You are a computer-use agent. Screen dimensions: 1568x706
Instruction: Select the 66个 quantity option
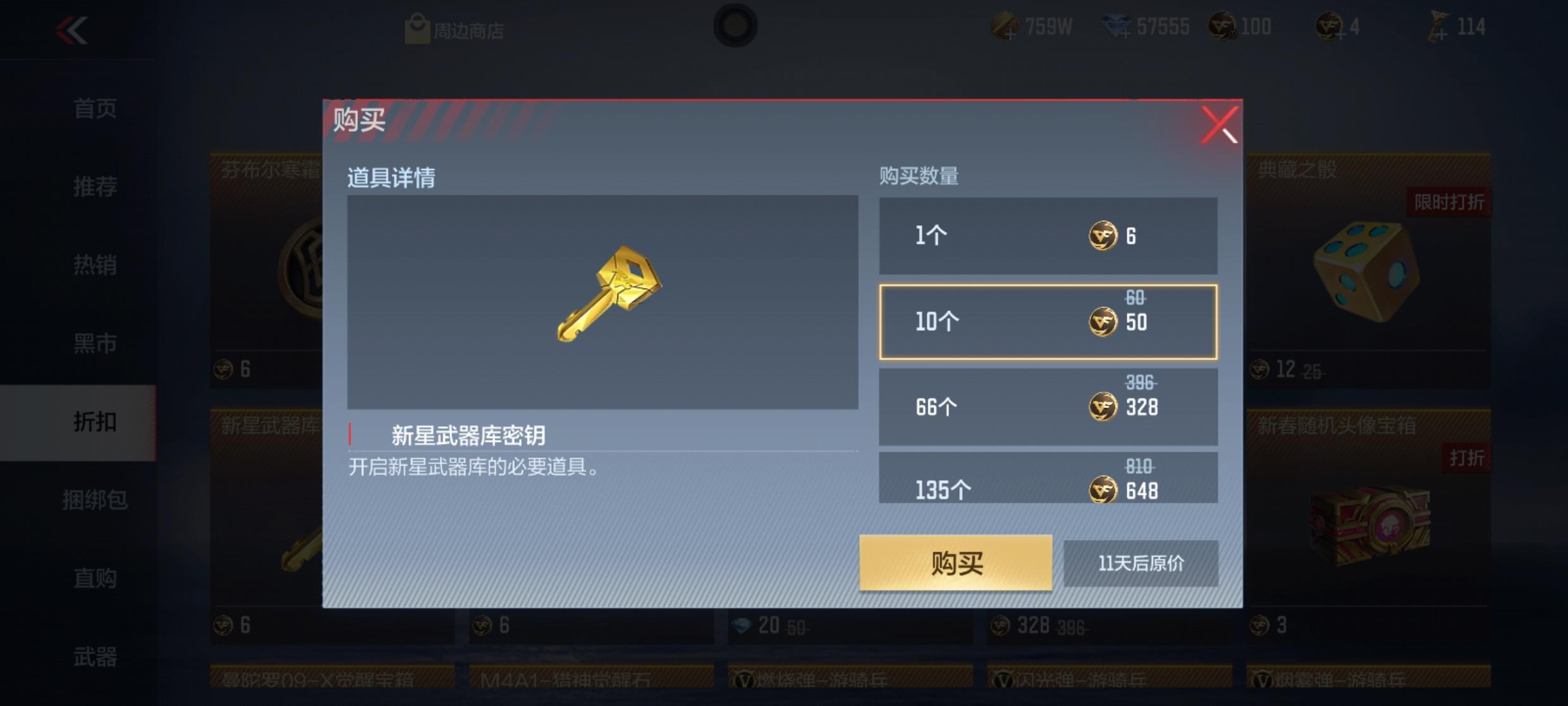(x=1048, y=406)
